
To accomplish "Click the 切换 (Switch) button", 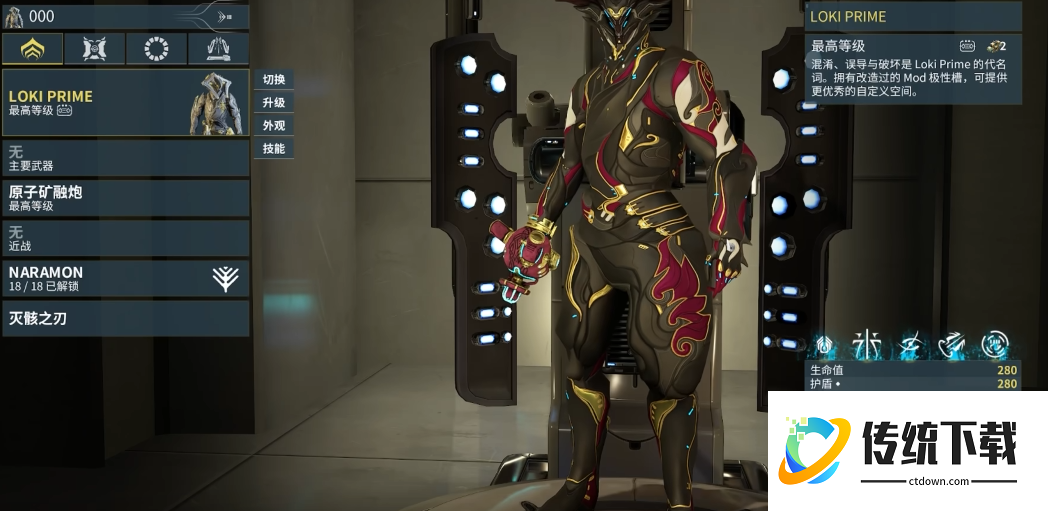I will coord(273,80).
